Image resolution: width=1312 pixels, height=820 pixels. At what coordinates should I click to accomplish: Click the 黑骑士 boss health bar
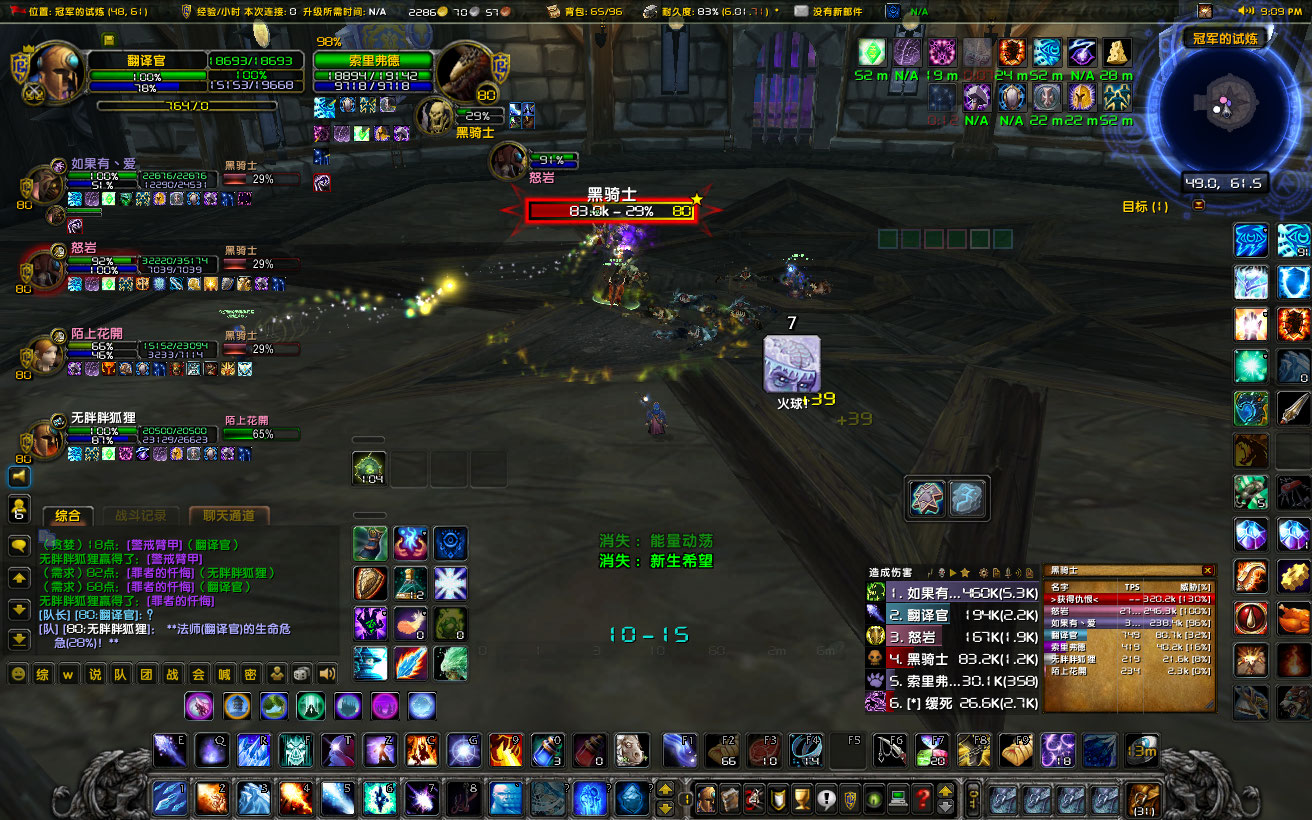(610, 210)
